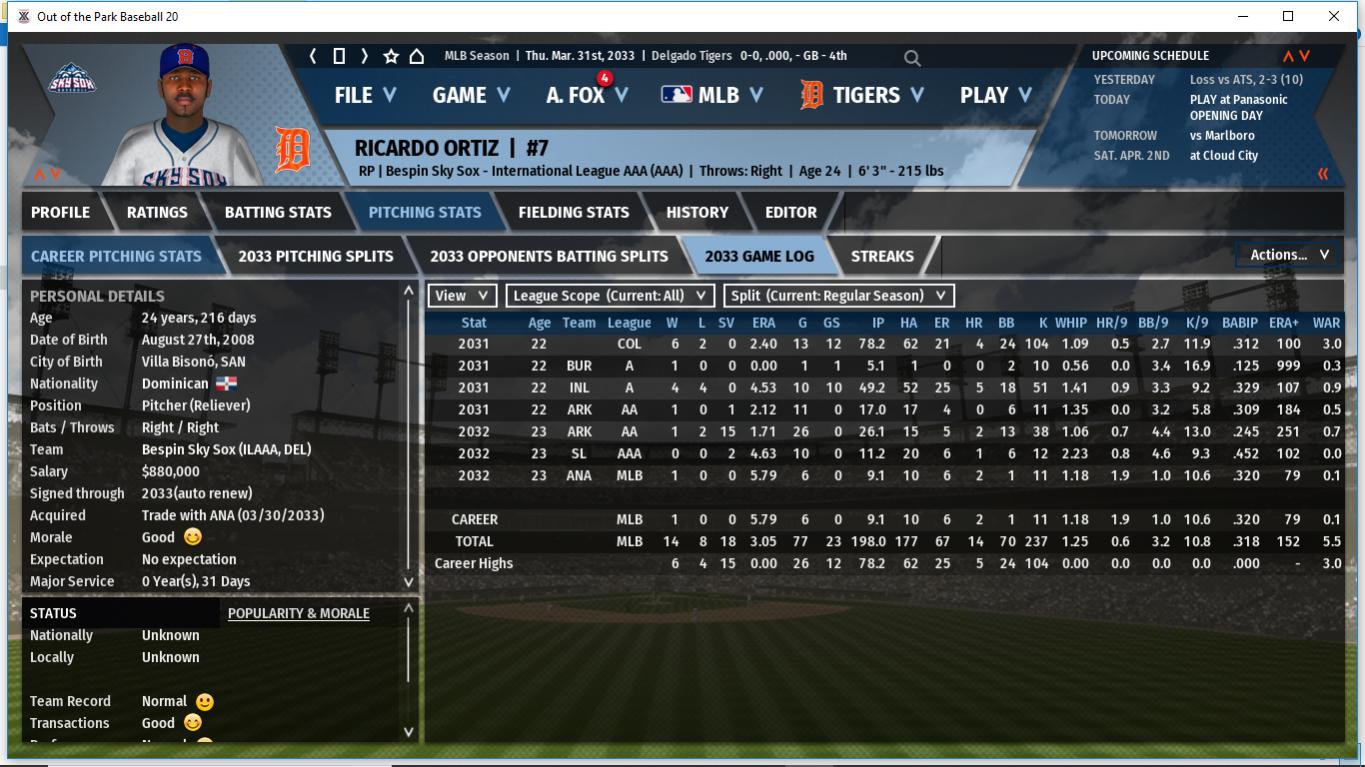
Task: View the FIELDING STATS tab
Action: point(573,212)
